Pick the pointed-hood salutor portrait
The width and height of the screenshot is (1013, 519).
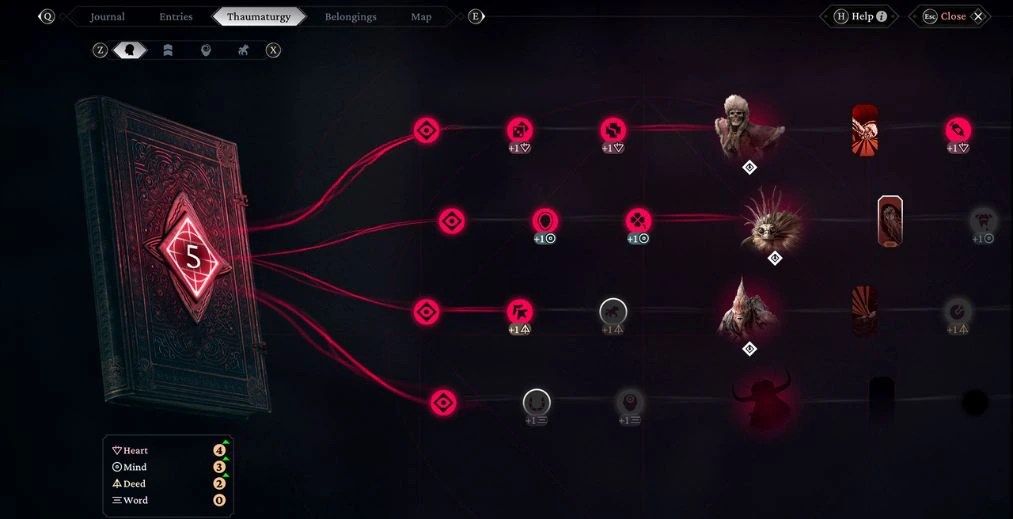(x=747, y=311)
